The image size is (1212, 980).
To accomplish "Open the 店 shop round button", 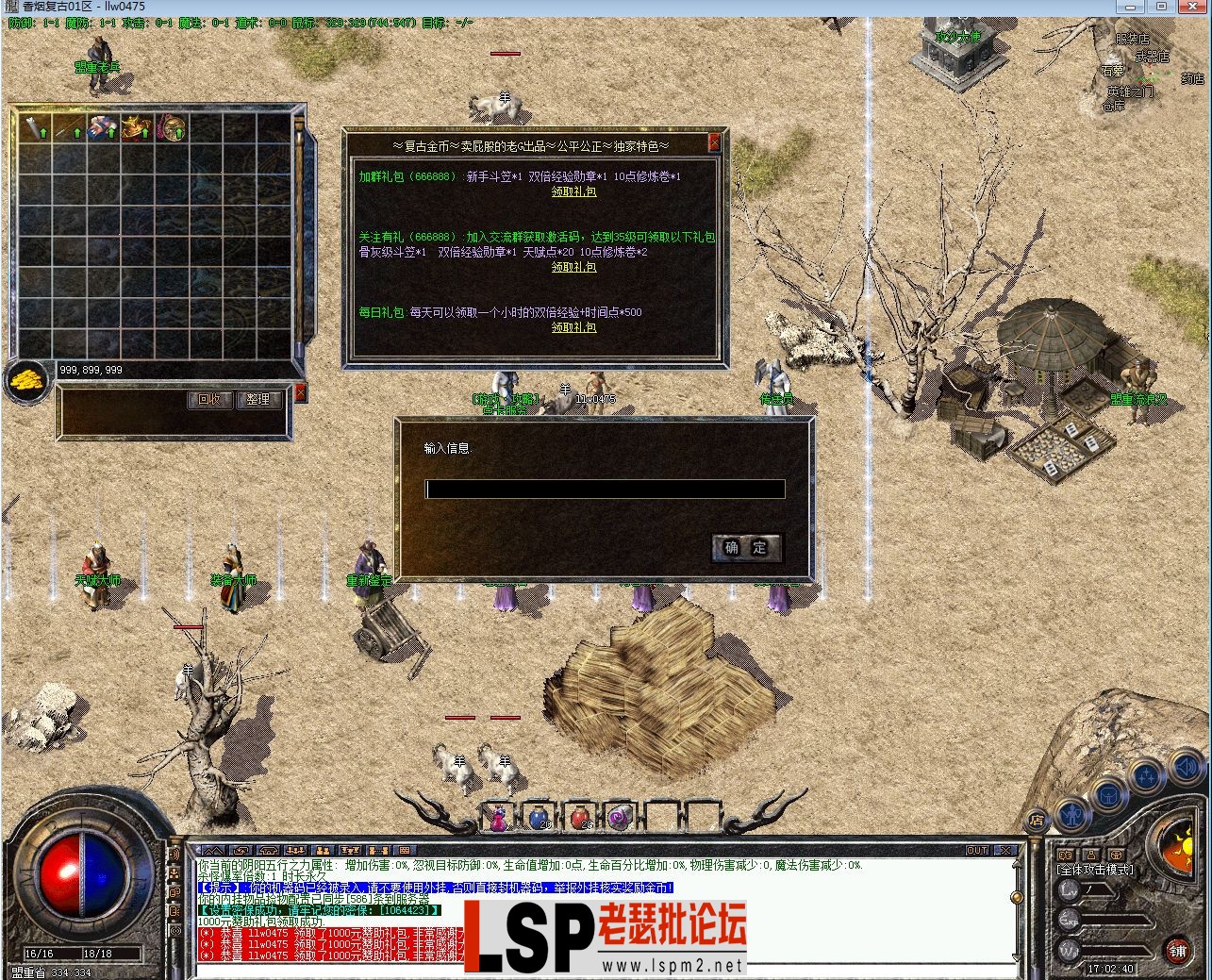I will [1037, 820].
